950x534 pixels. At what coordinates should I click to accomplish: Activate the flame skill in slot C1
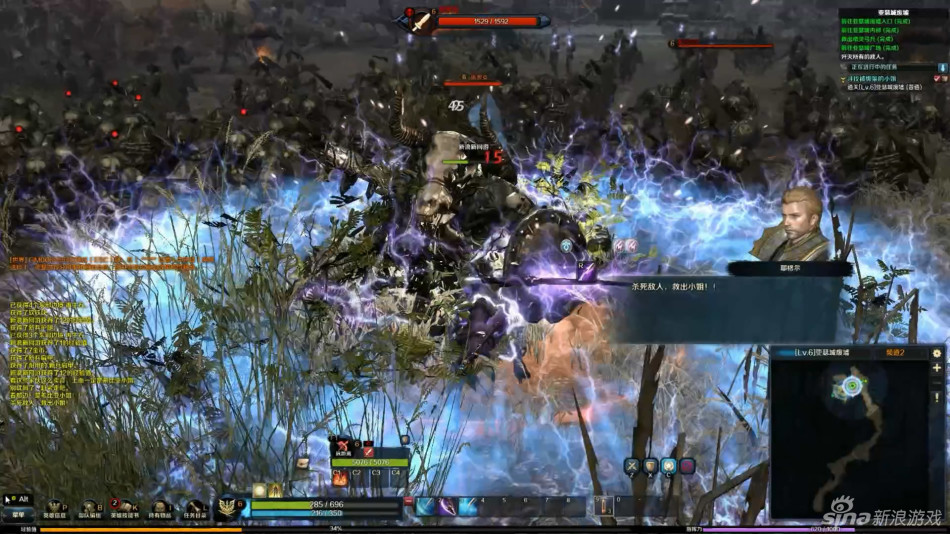pyautogui.click(x=340, y=478)
